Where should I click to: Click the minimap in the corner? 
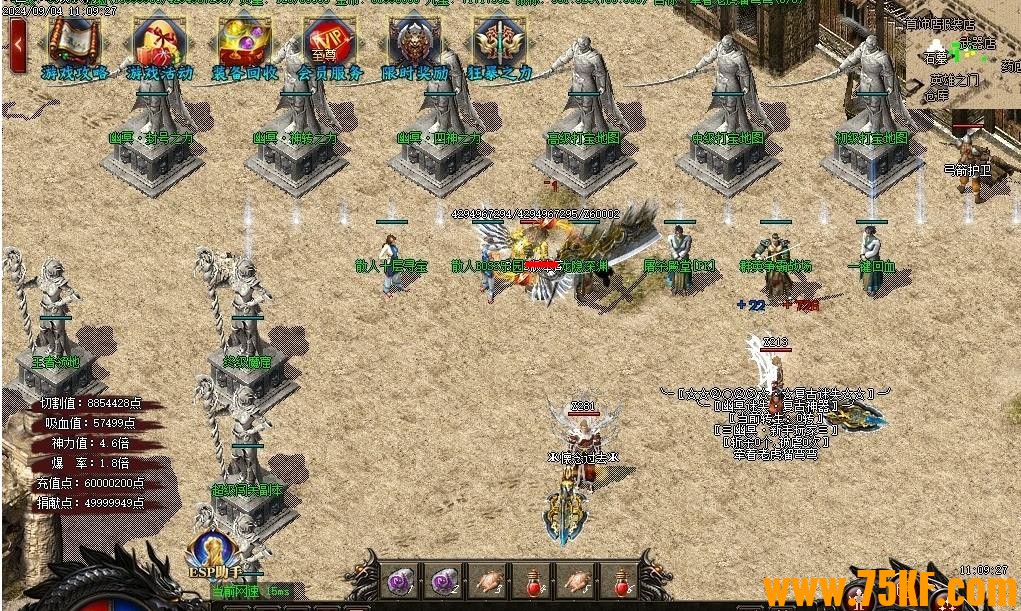point(960,60)
